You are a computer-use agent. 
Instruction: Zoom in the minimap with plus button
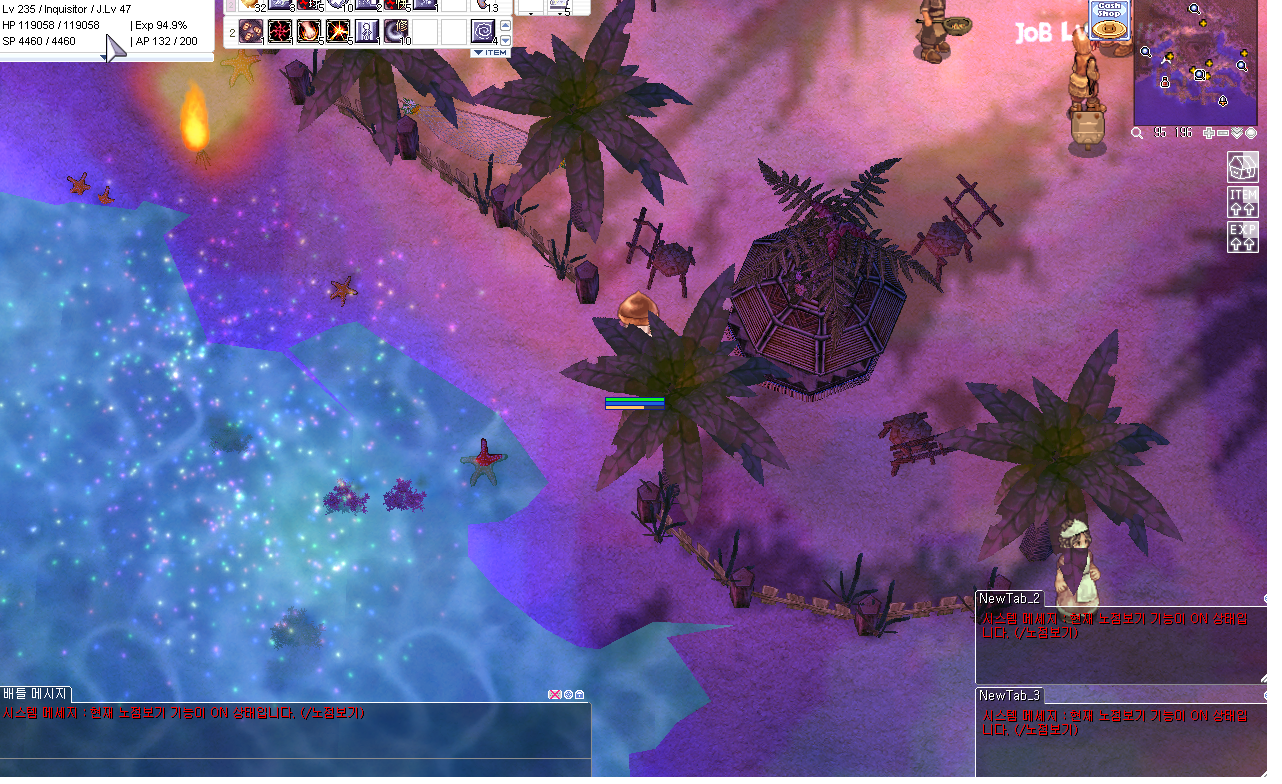pos(1210,133)
